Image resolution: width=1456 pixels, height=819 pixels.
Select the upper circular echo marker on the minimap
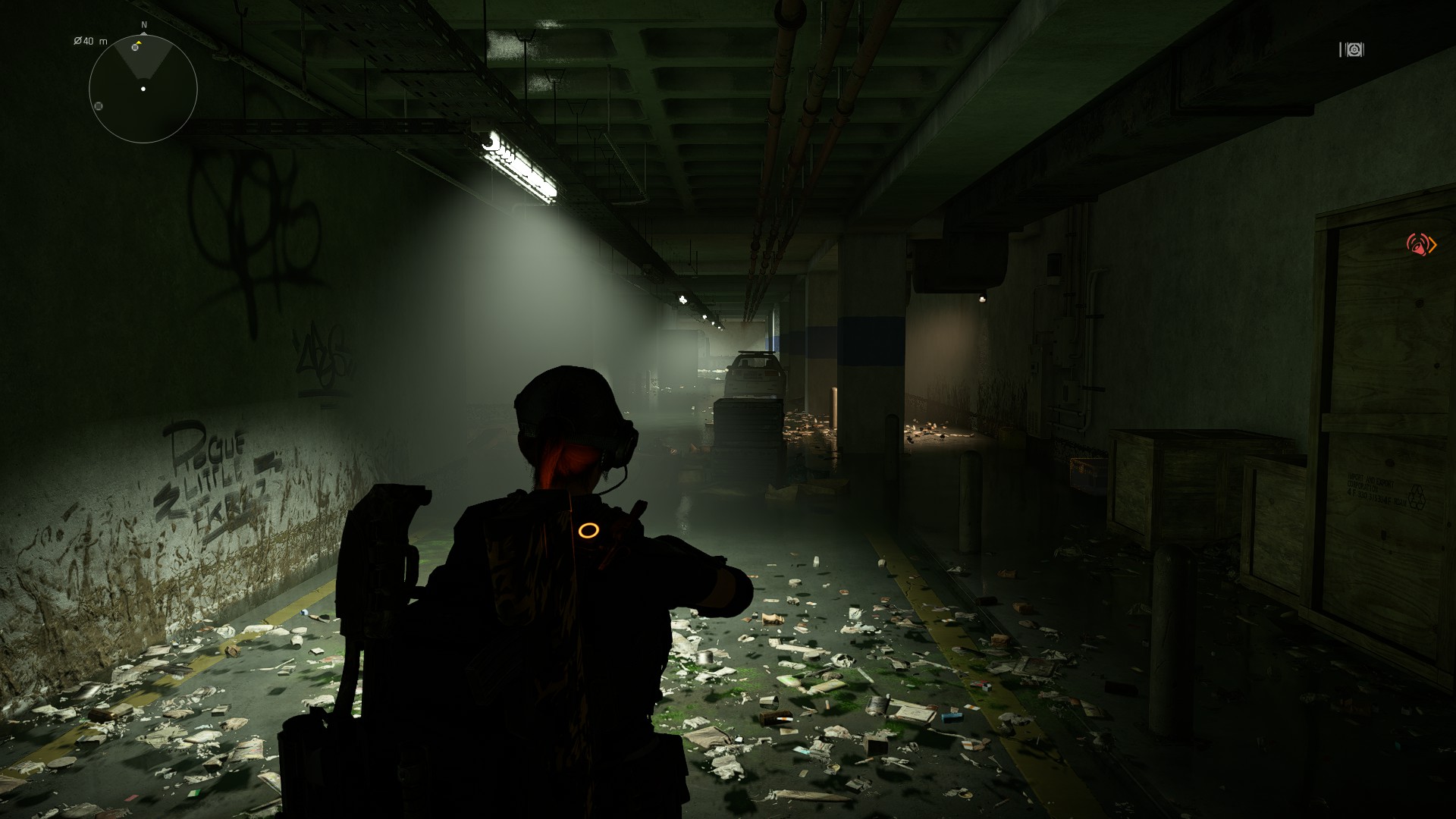(135, 48)
